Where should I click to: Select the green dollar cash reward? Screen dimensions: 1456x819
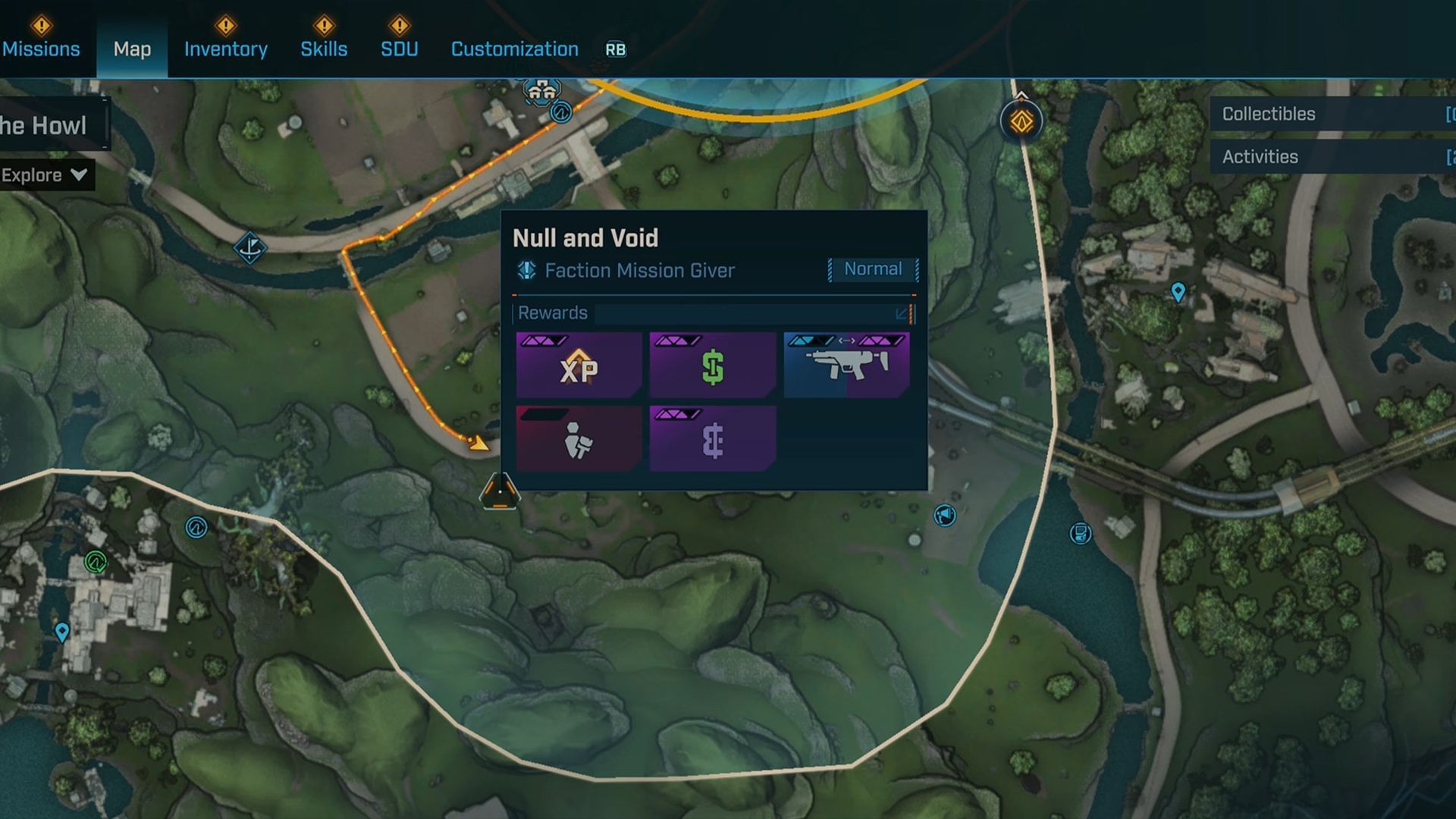712,365
